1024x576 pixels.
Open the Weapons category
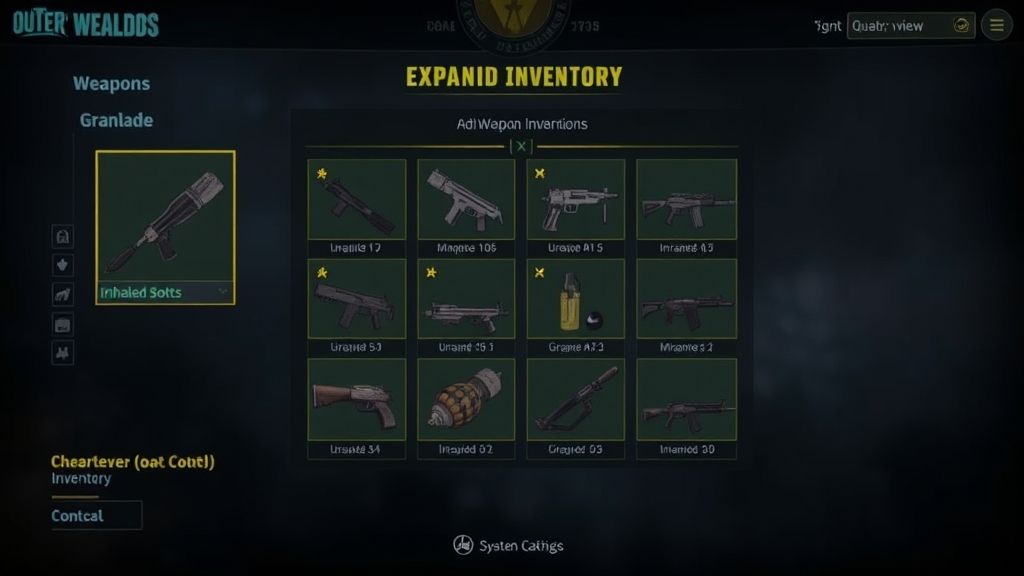(111, 84)
